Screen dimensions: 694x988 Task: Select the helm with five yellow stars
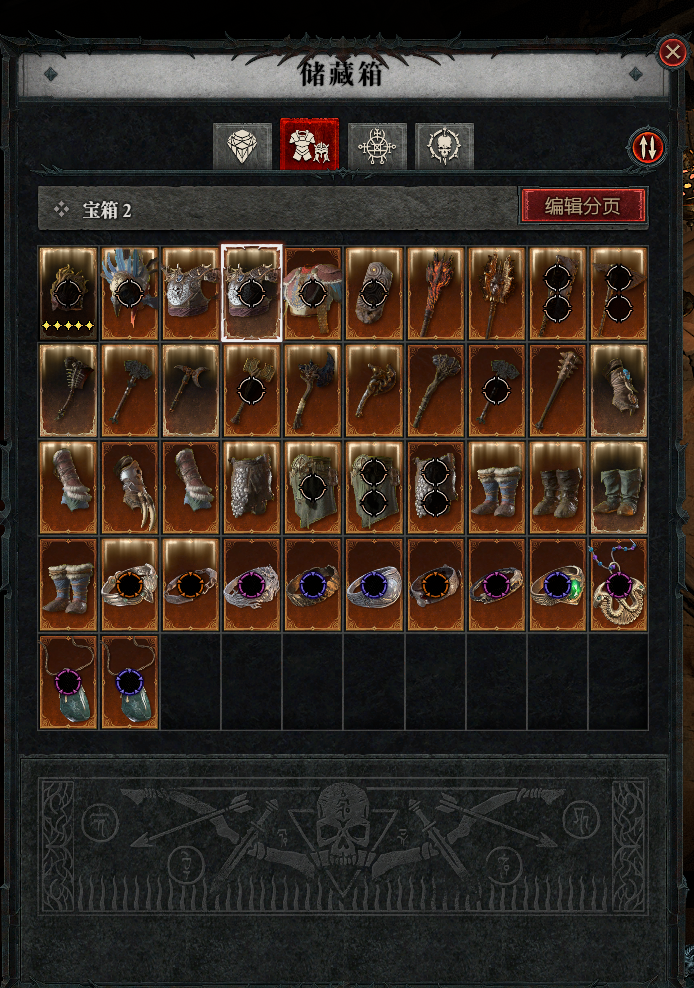68,293
